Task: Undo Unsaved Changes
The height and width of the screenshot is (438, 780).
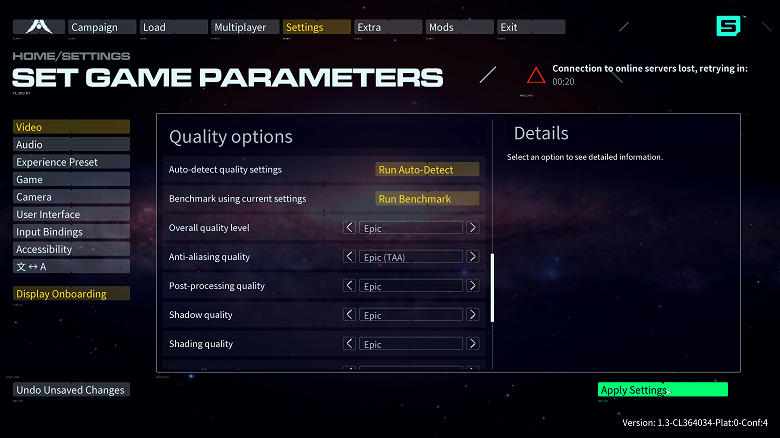Action: pos(71,390)
